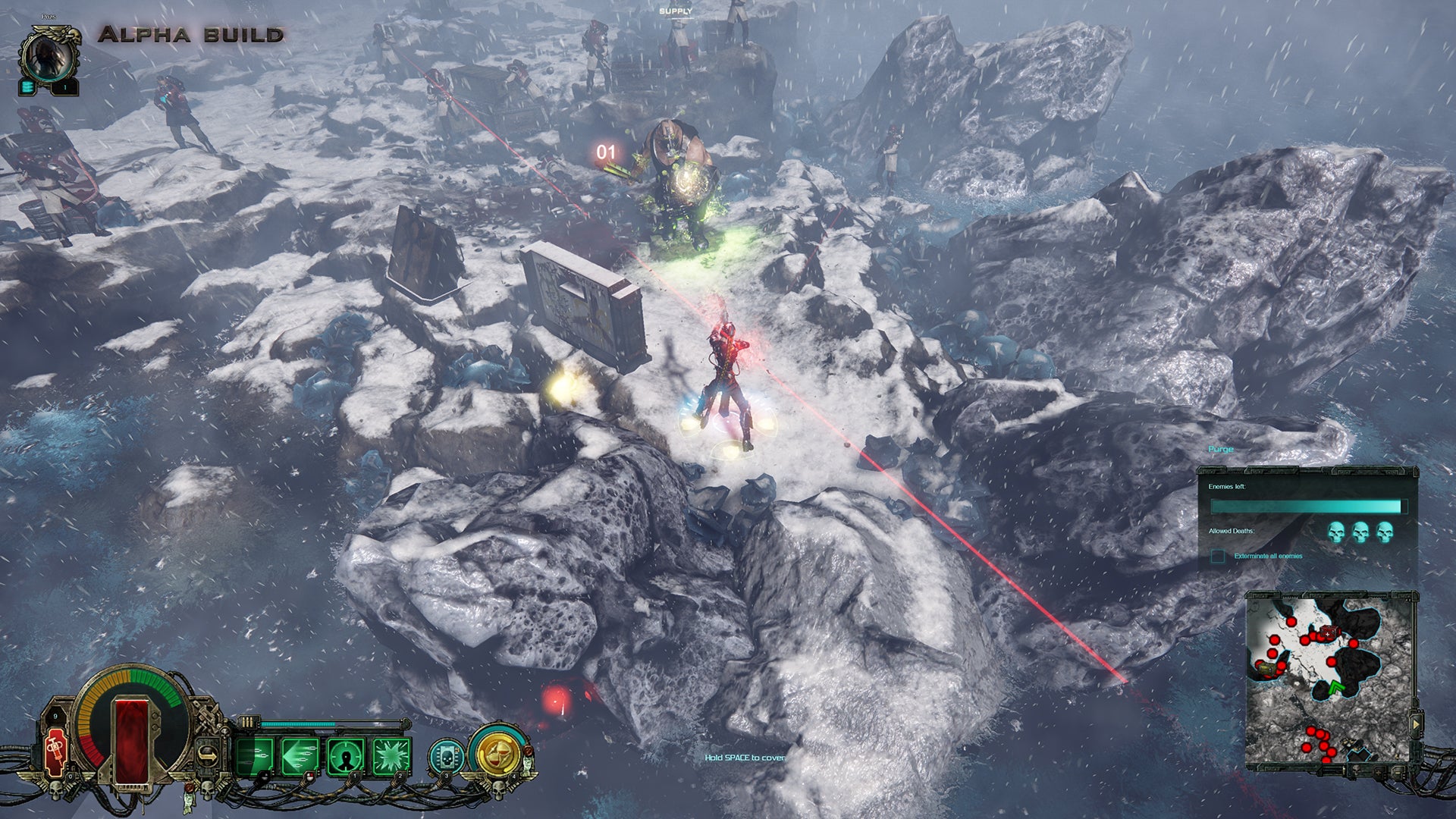Click the cyan stacked-bars icon under portrait
1456x819 pixels.
(x=28, y=87)
